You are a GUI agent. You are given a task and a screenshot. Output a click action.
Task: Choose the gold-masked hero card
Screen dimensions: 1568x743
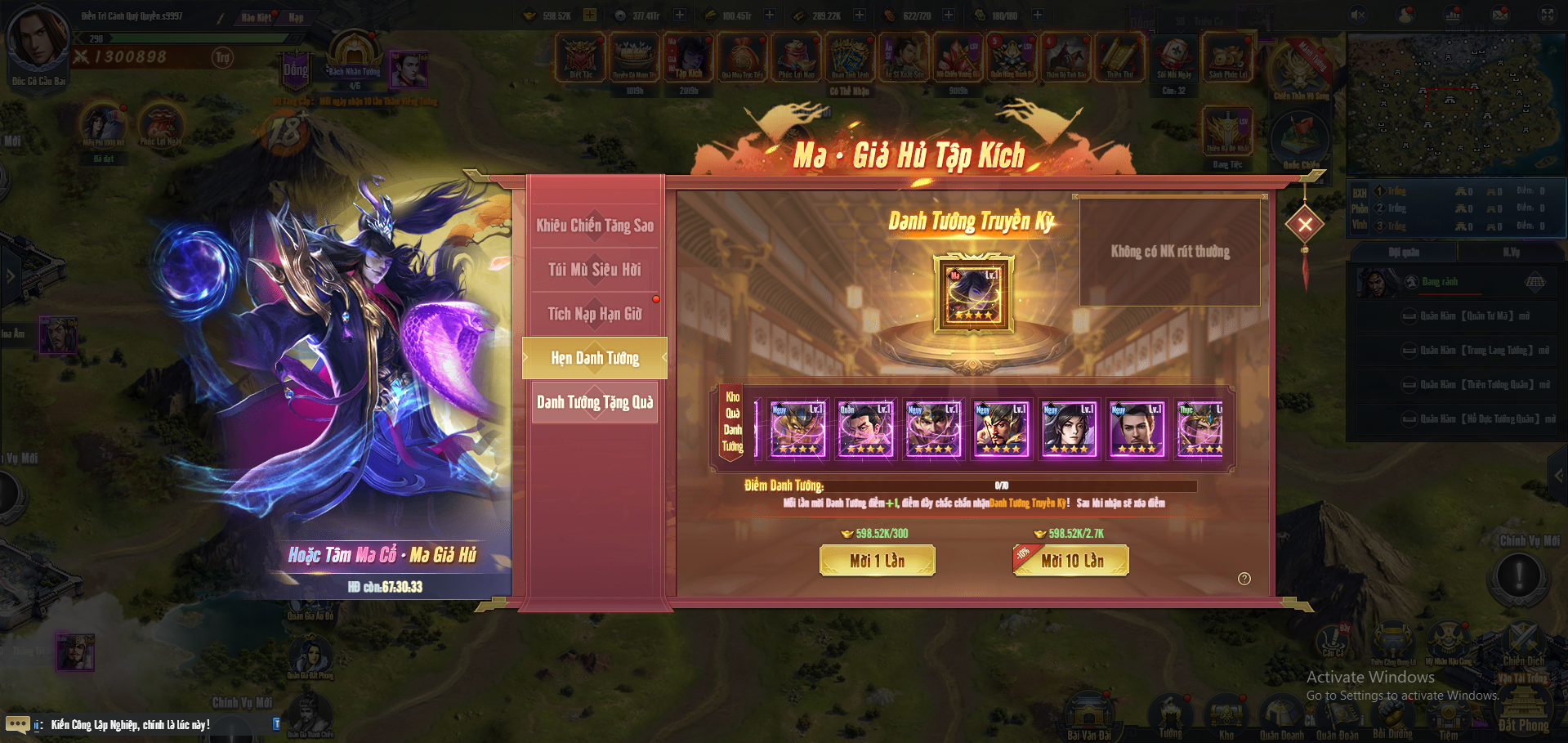[x=797, y=428]
